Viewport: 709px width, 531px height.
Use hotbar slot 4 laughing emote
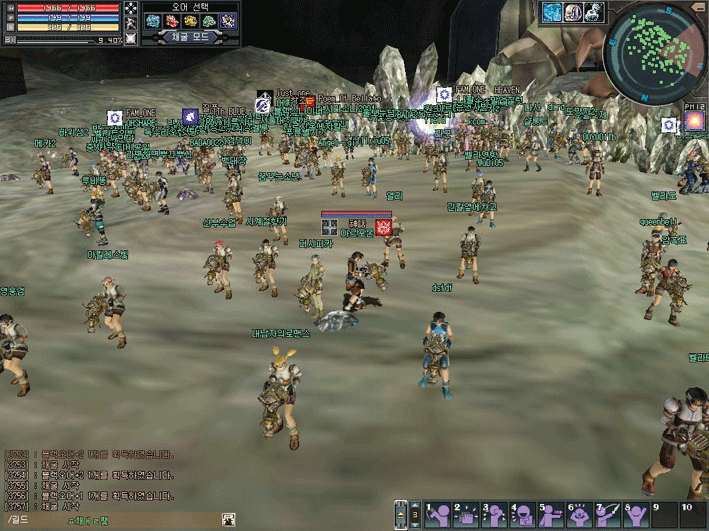522,514
